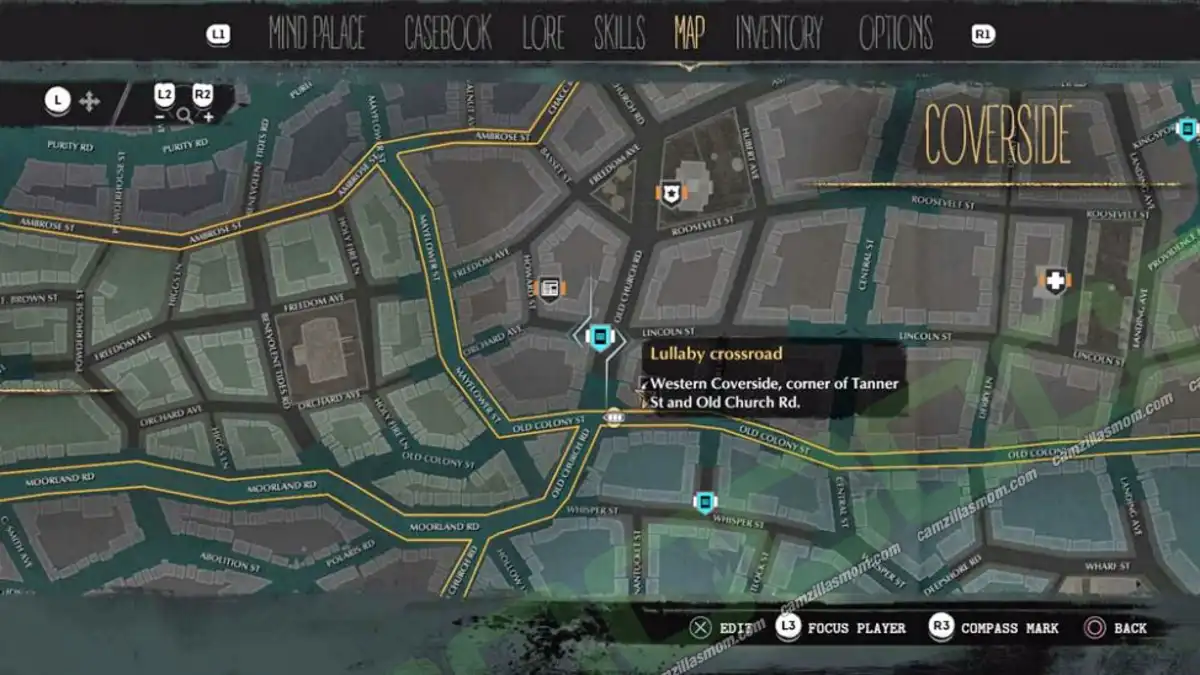Select the Lullaby crossroad fast travel marker
This screenshot has height=675, width=1200.
[x=599, y=336]
